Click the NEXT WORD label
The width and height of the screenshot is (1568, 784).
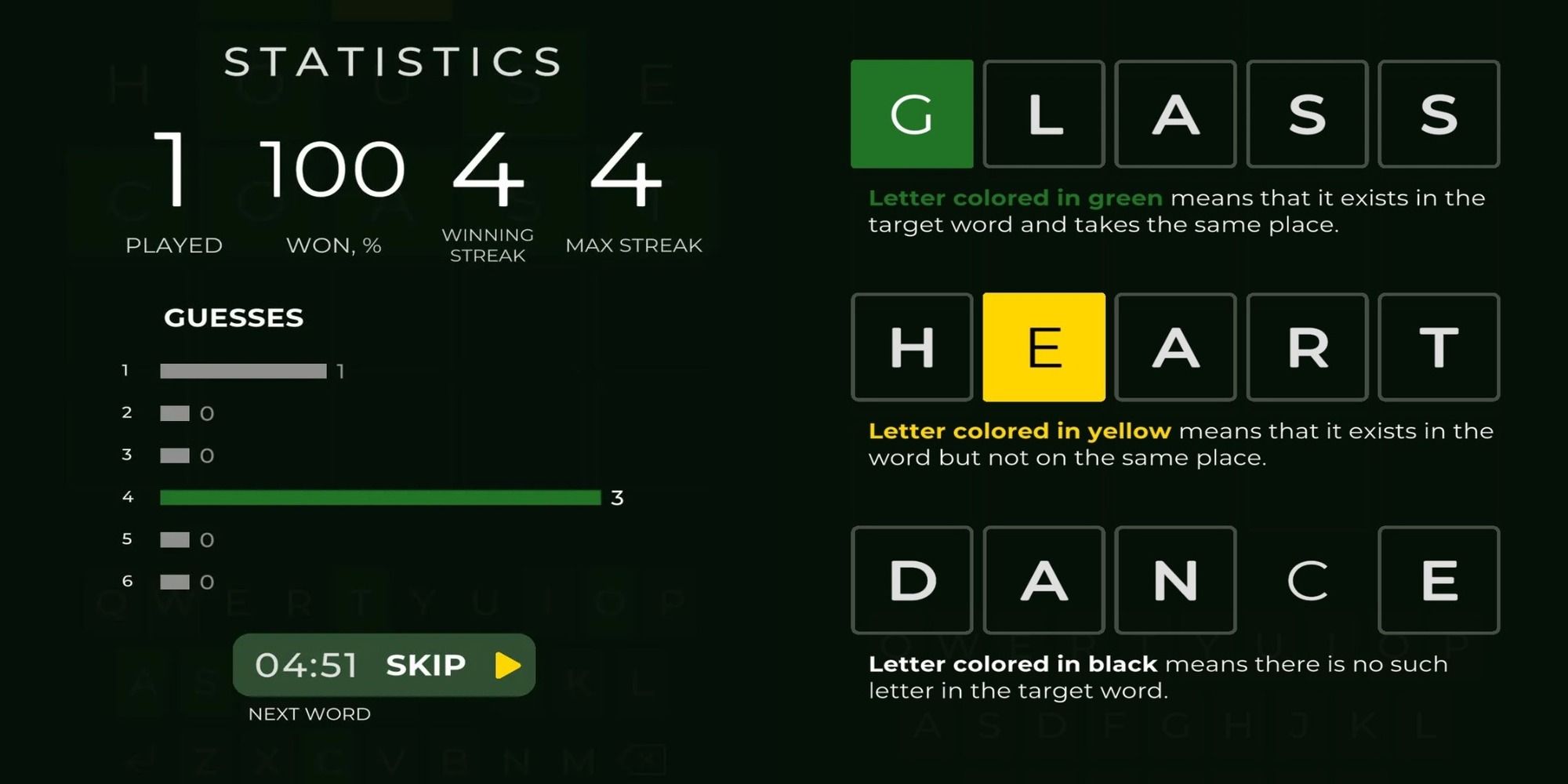point(309,713)
